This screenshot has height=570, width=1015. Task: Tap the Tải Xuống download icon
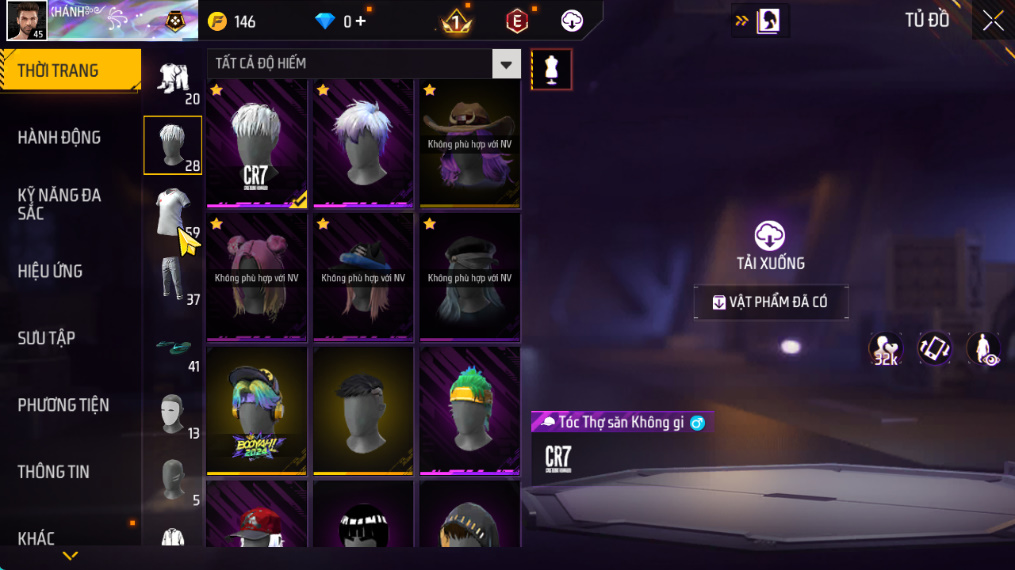click(769, 236)
